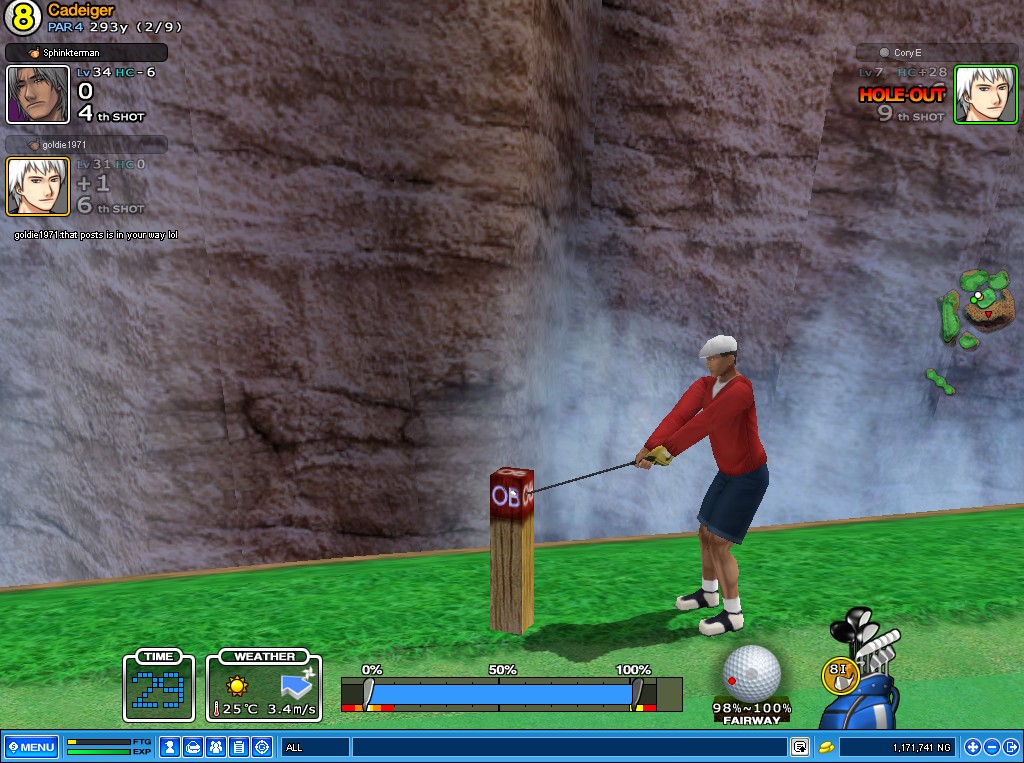Open the single-person profile icon

pyautogui.click(x=171, y=747)
